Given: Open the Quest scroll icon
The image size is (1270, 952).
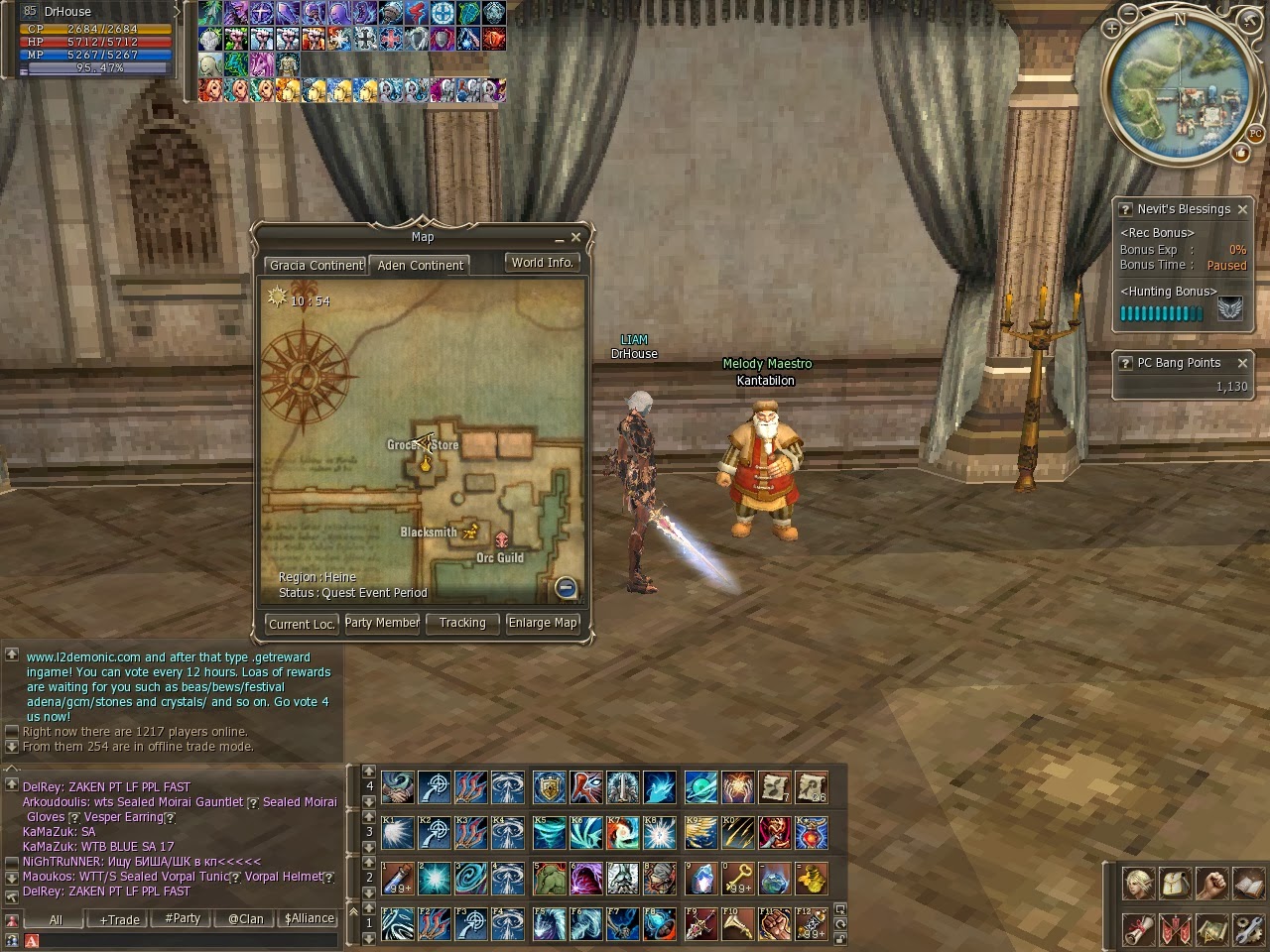Looking at the screenshot, I should point(1138,930).
